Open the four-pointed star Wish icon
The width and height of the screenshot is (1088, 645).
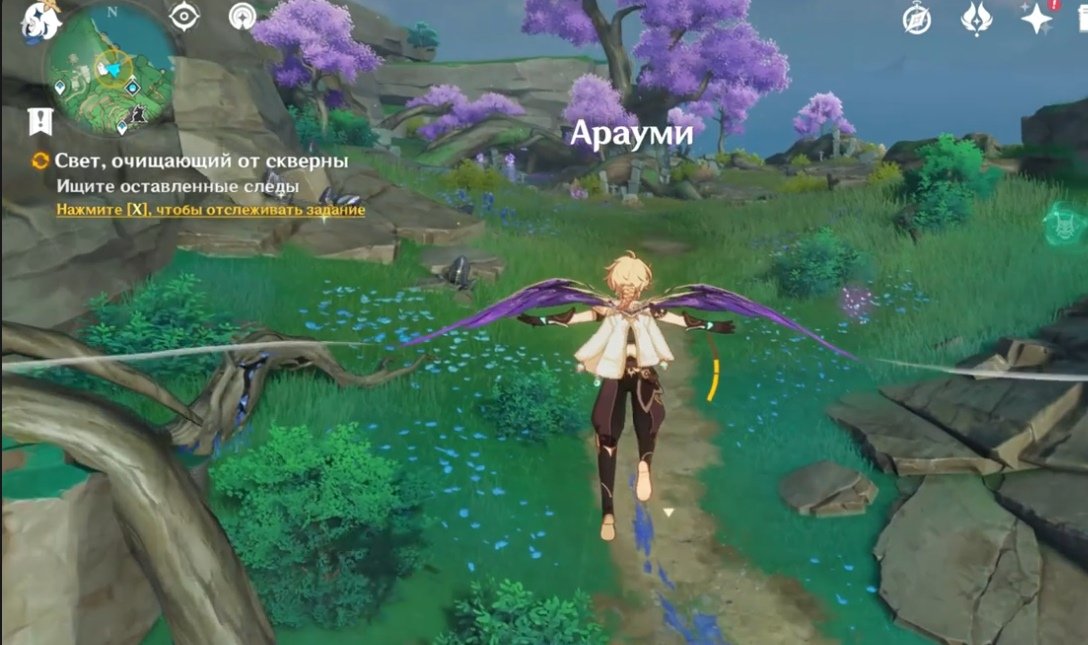click(1036, 18)
